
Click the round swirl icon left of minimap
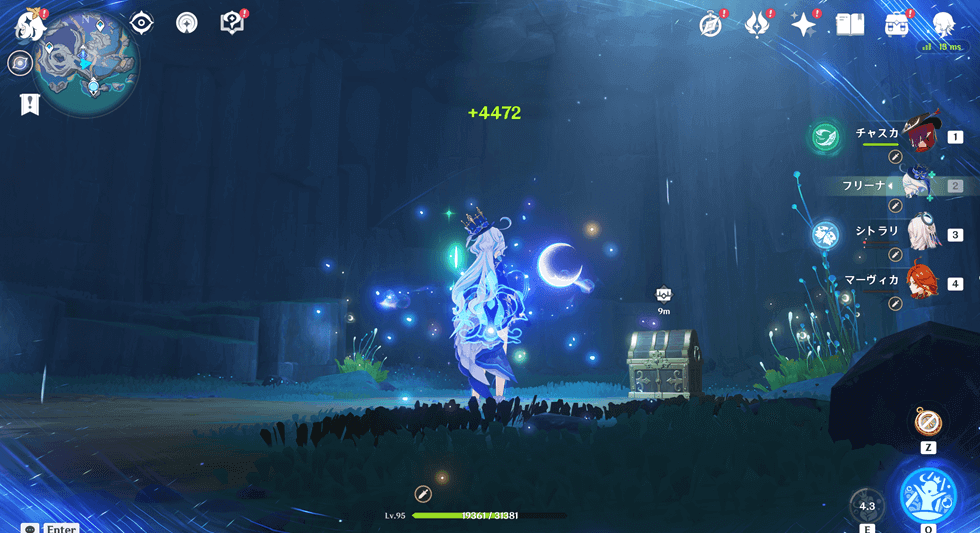pos(19,64)
